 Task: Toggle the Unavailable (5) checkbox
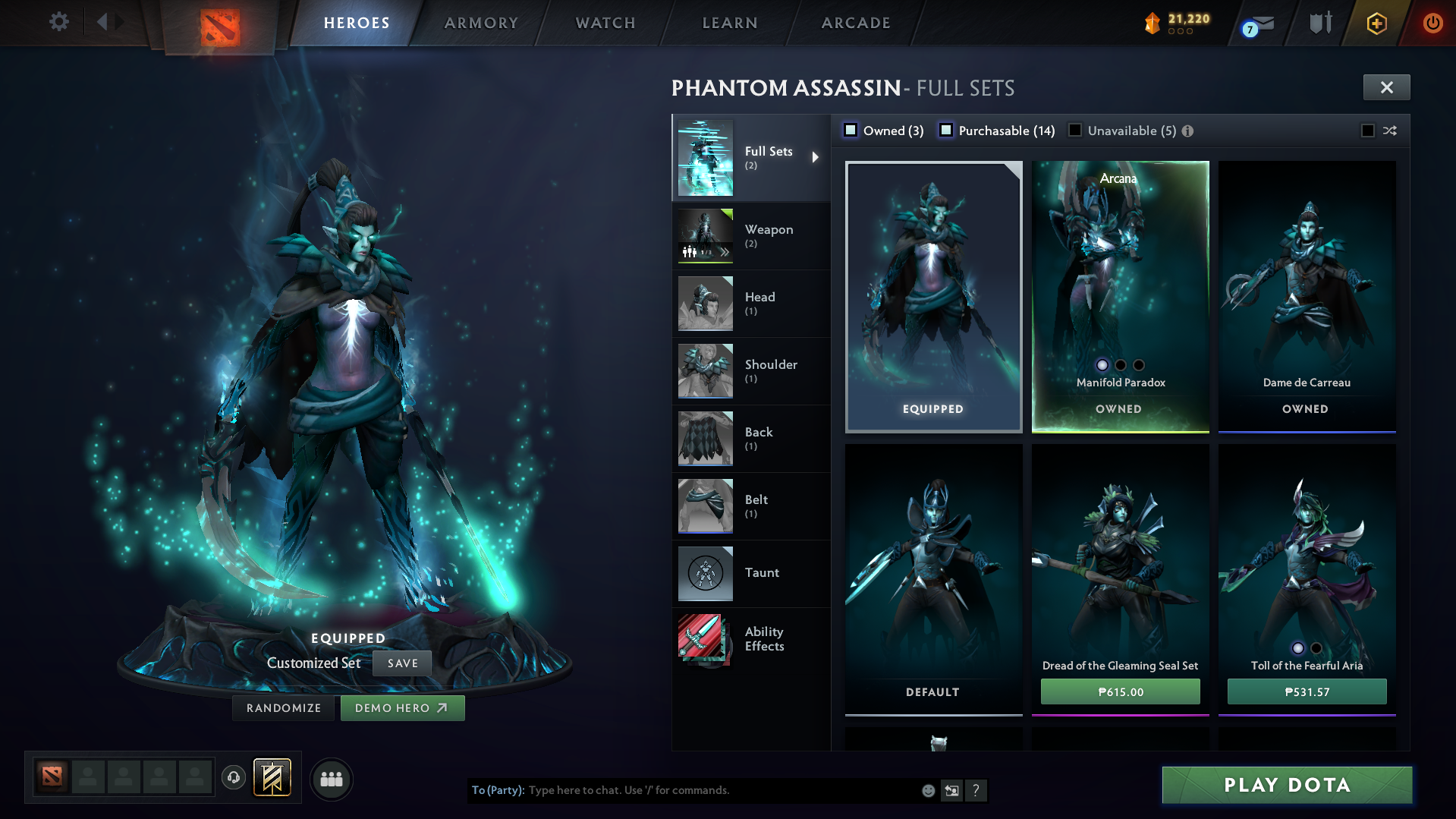coord(1075,131)
